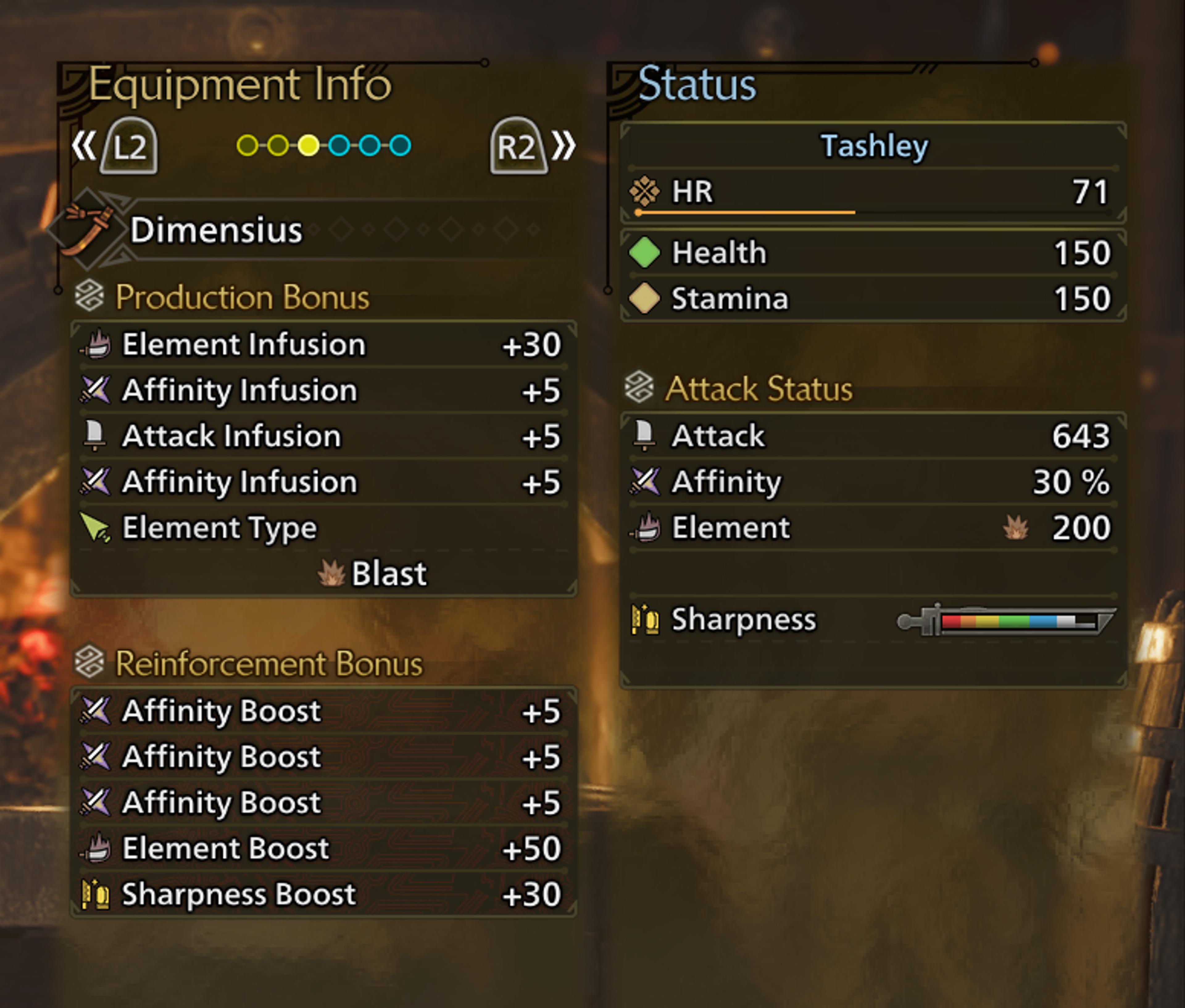Pick the Element Boost +50 reinforcement row
This screenshot has height=1008, width=1185.
pos(323,848)
